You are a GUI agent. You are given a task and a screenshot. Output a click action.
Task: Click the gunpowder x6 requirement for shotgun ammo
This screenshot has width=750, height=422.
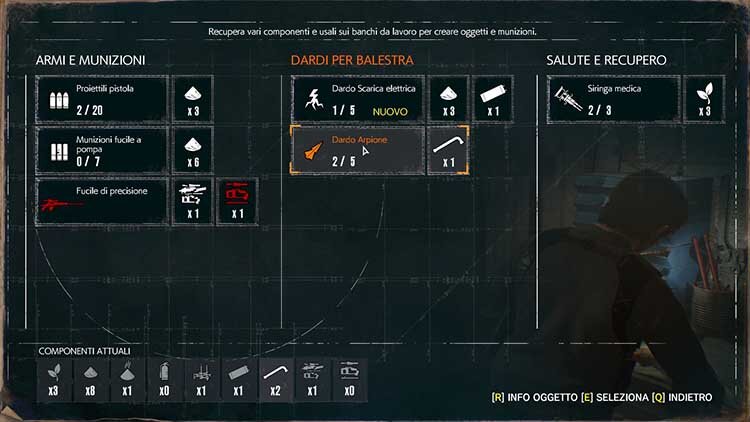click(x=193, y=150)
